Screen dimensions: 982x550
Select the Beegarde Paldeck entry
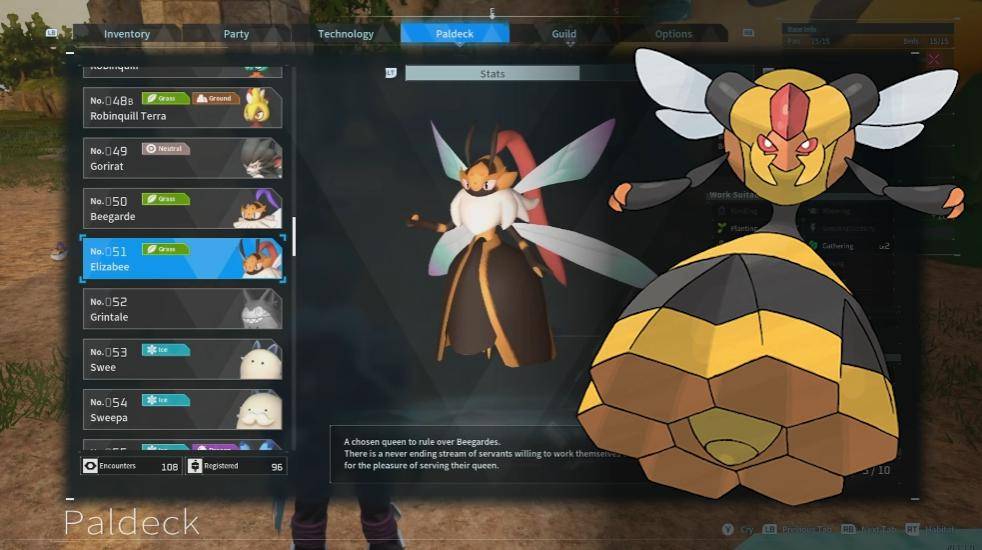coord(182,208)
